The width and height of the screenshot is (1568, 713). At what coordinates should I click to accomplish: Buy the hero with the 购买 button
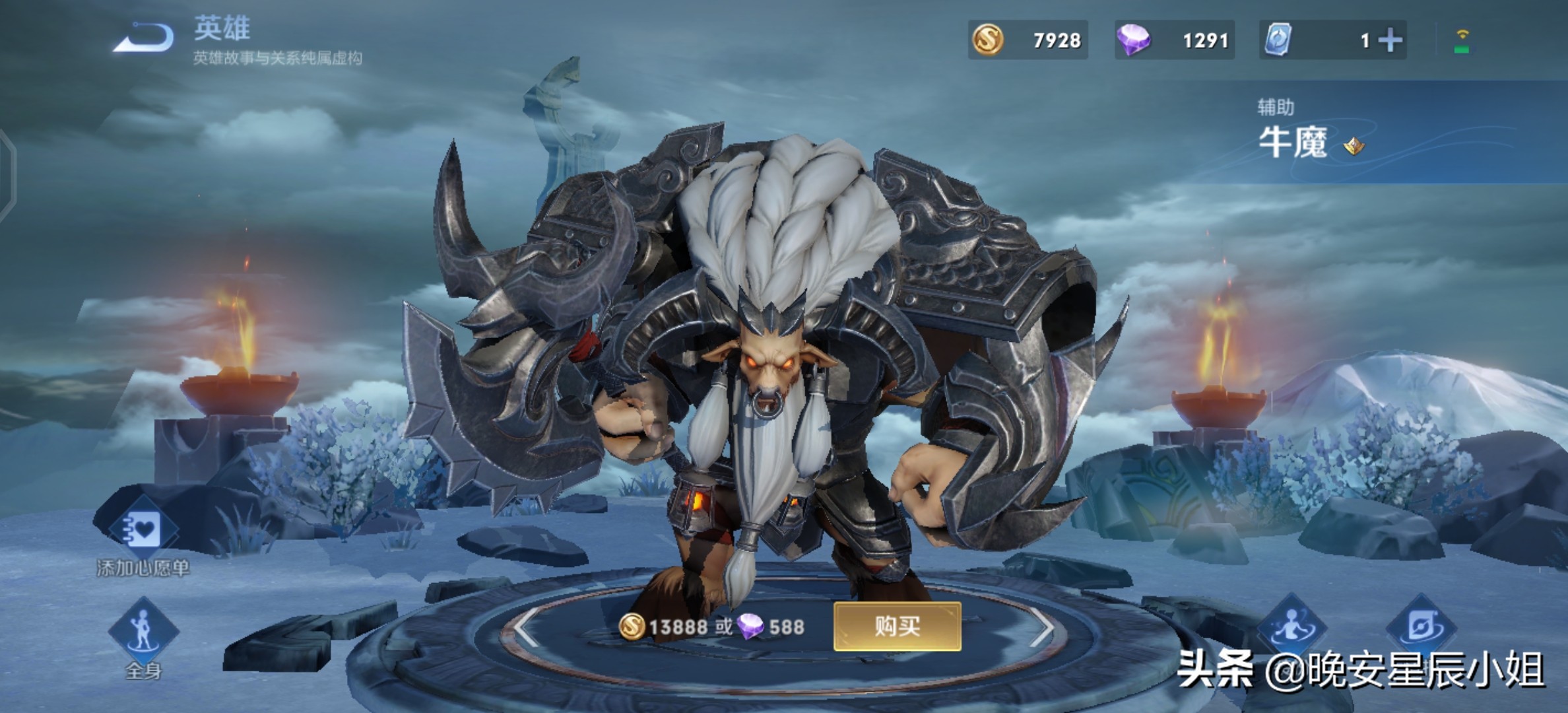click(897, 626)
